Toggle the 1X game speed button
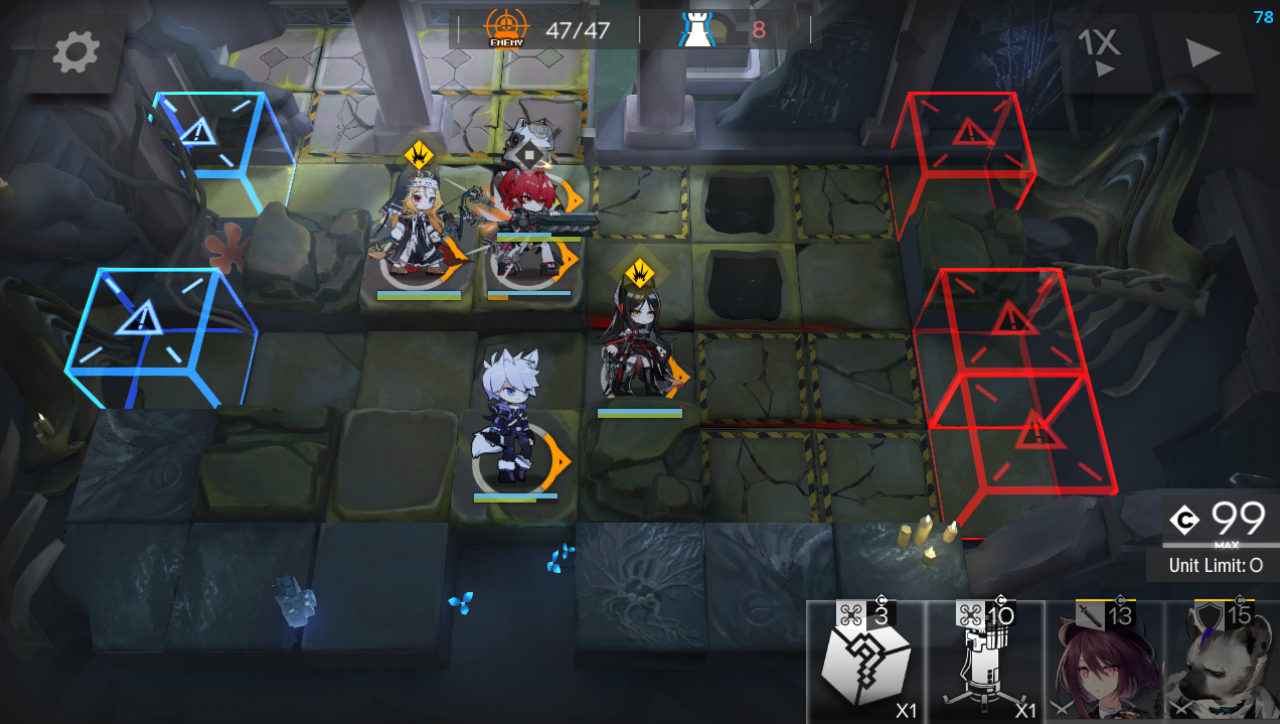The image size is (1280, 724). (1100, 51)
